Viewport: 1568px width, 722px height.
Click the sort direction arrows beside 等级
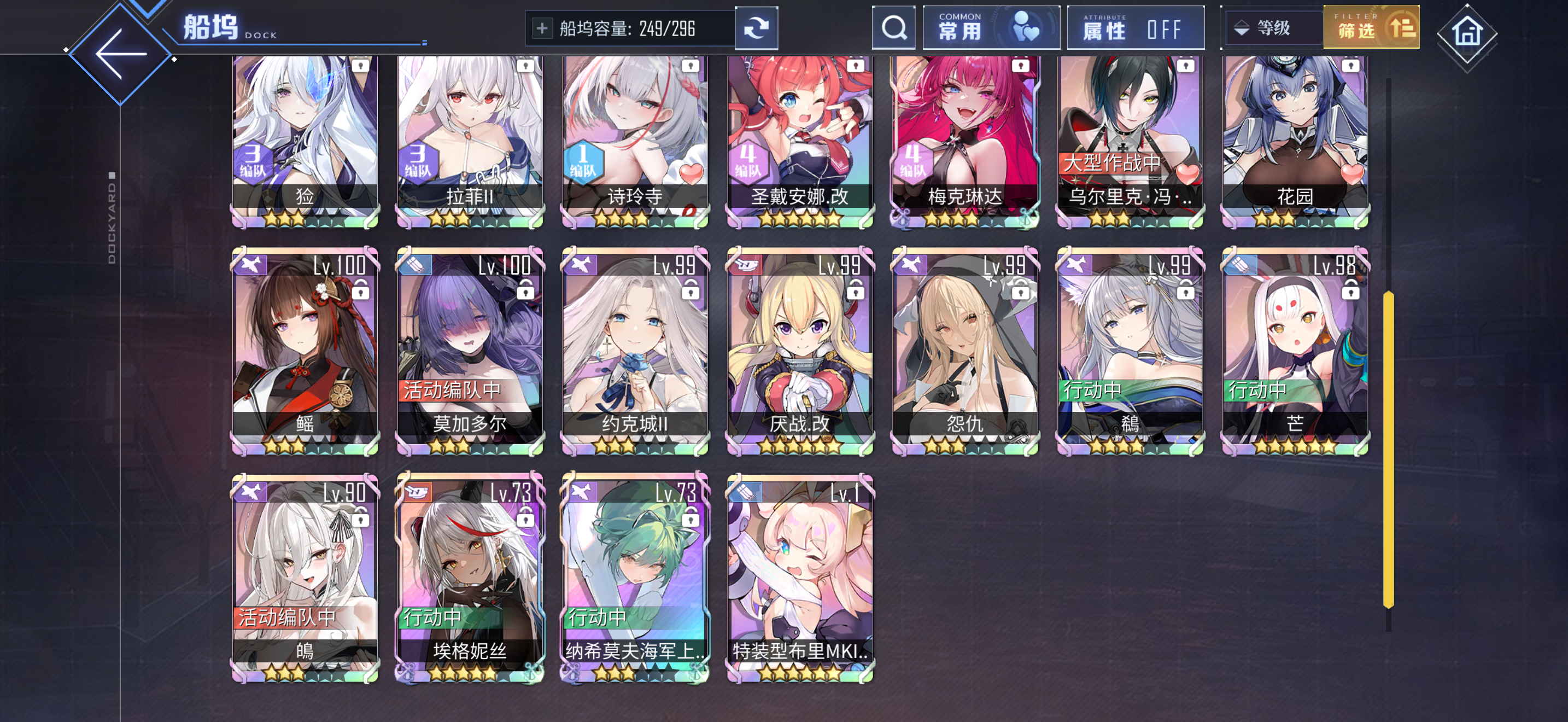coord(1242,27)
